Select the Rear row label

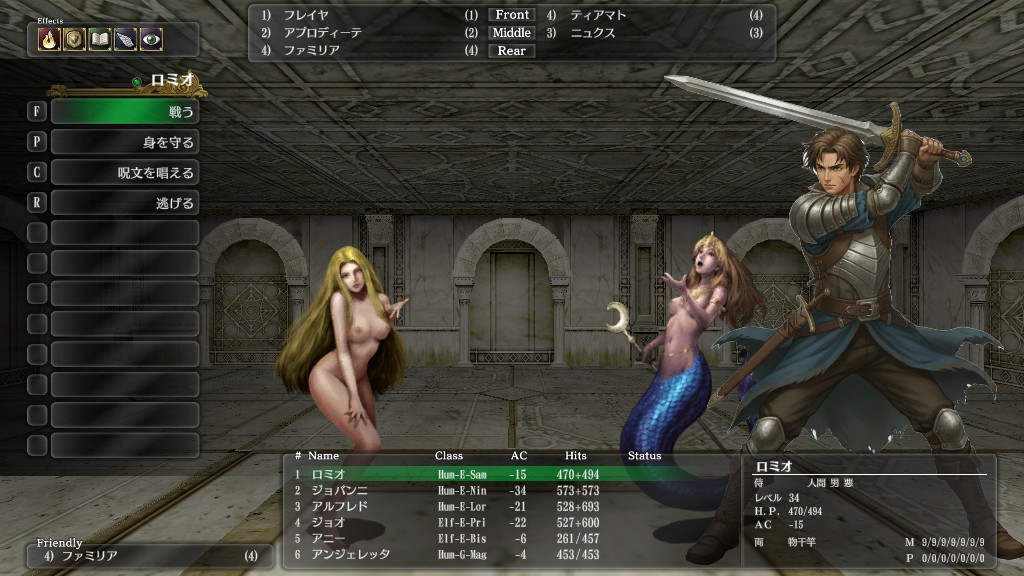(x=512, y=51)
